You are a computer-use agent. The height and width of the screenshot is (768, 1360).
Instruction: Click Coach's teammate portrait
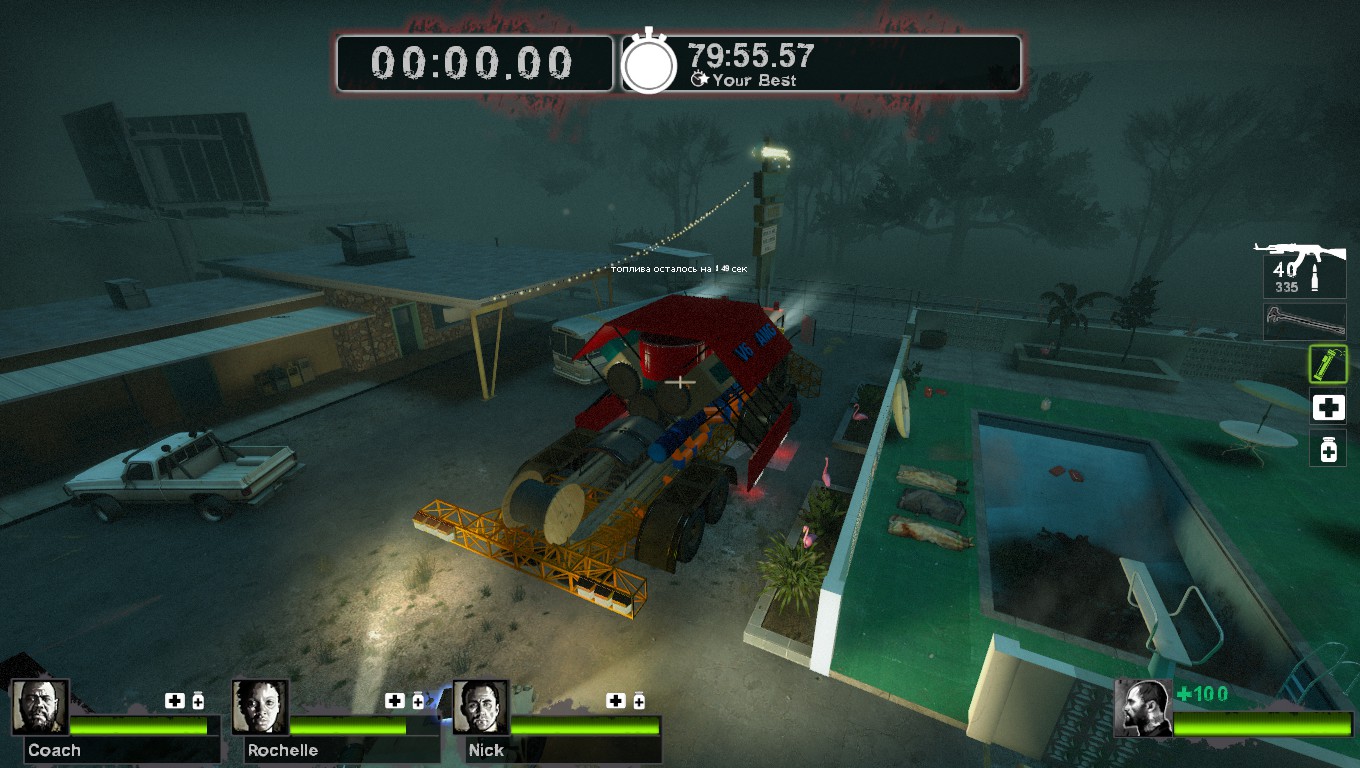[41, 707]
